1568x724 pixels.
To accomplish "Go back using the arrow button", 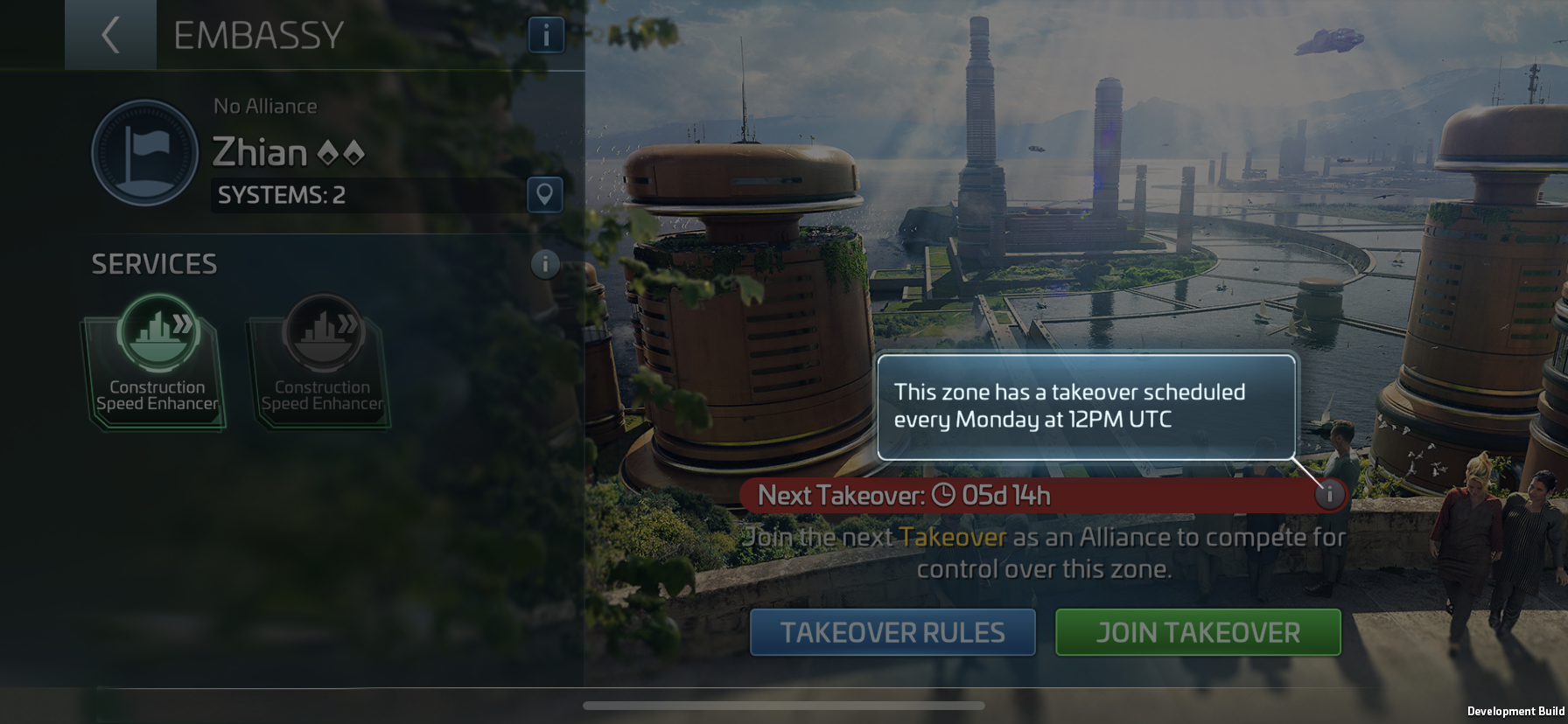I will tap(110, 35).
